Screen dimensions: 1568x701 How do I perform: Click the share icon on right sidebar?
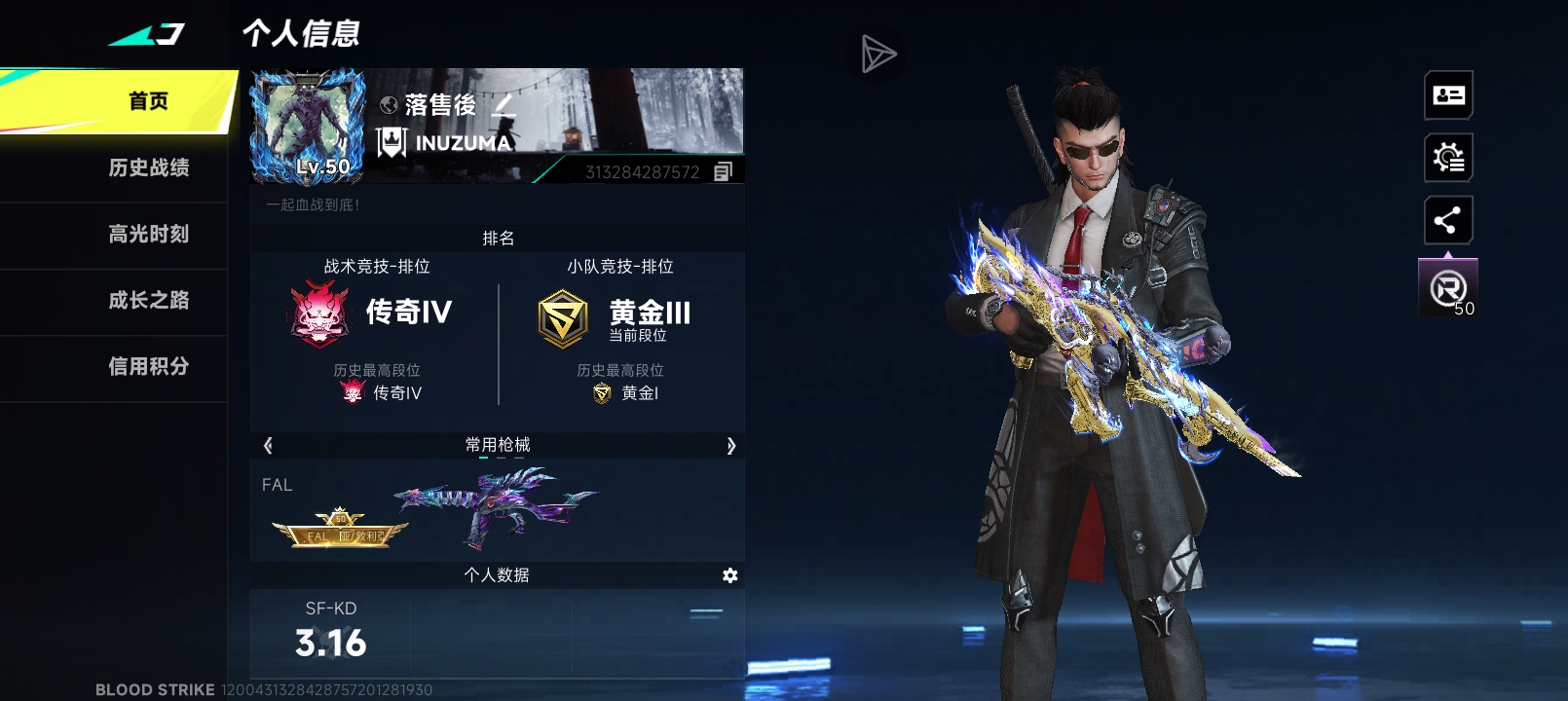coord(1448,219)
